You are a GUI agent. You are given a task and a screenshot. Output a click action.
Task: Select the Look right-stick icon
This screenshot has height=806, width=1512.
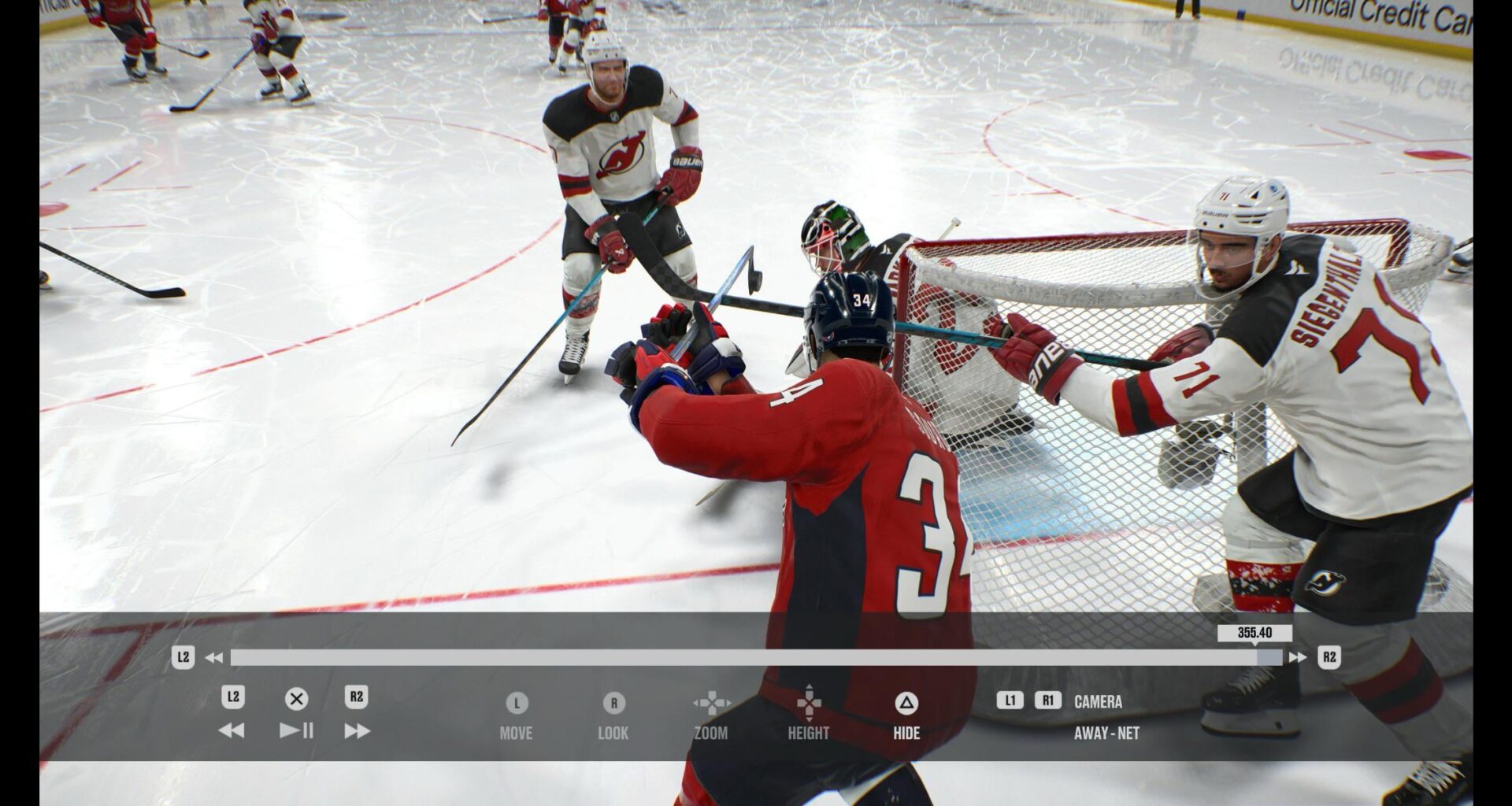(613, 704)
